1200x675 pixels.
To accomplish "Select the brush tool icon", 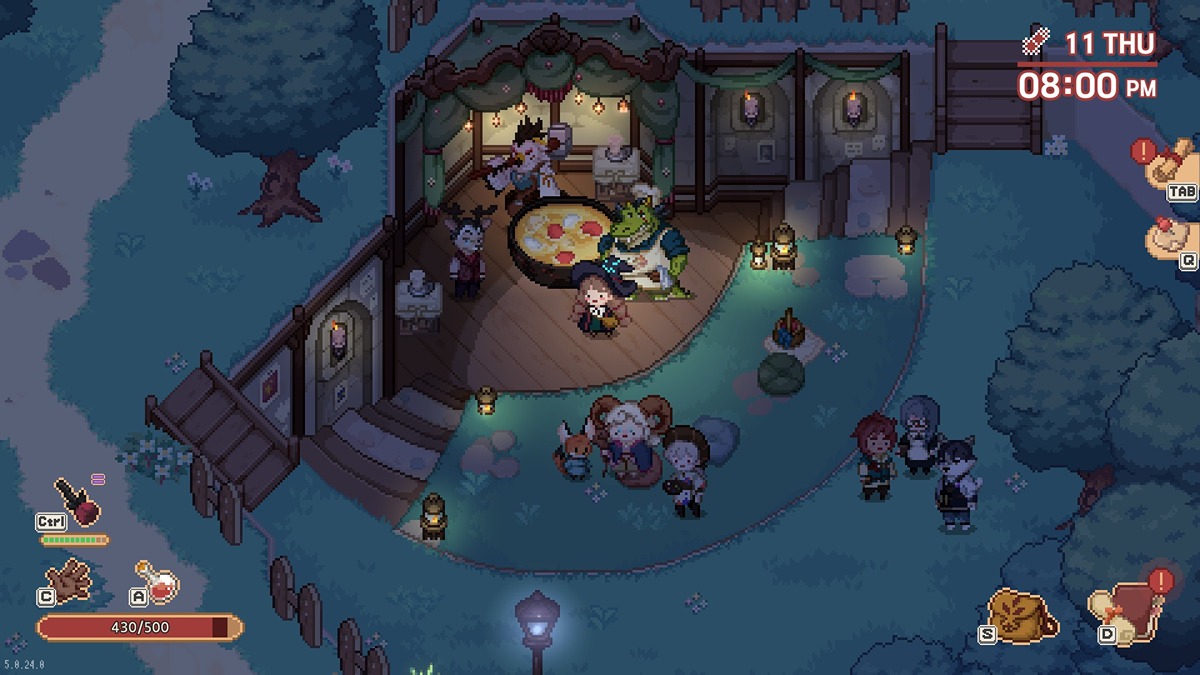I will tap(76, 498).
